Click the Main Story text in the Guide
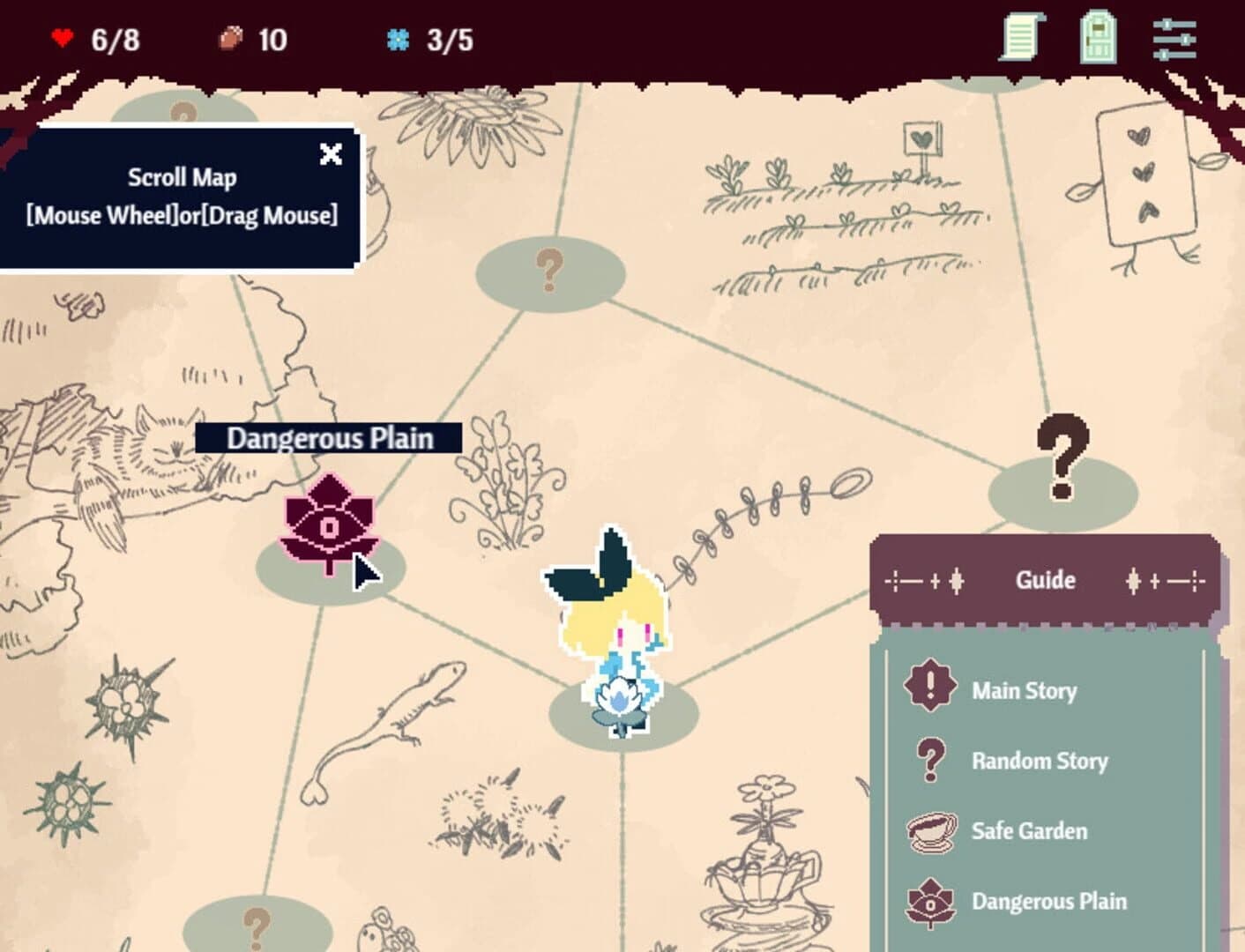Screen dimensions: 1245x952 coord(1024,691)
